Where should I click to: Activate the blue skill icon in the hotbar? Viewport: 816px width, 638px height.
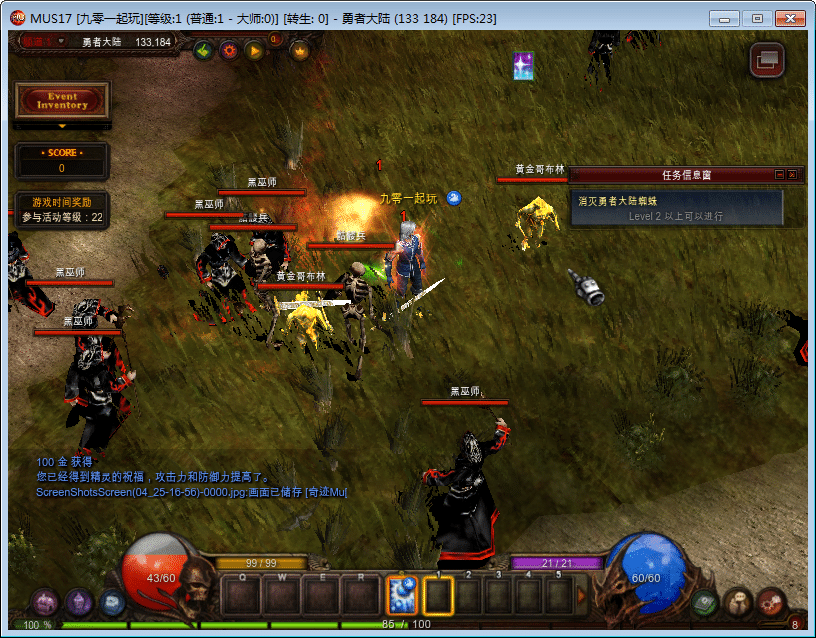point(401,596)
